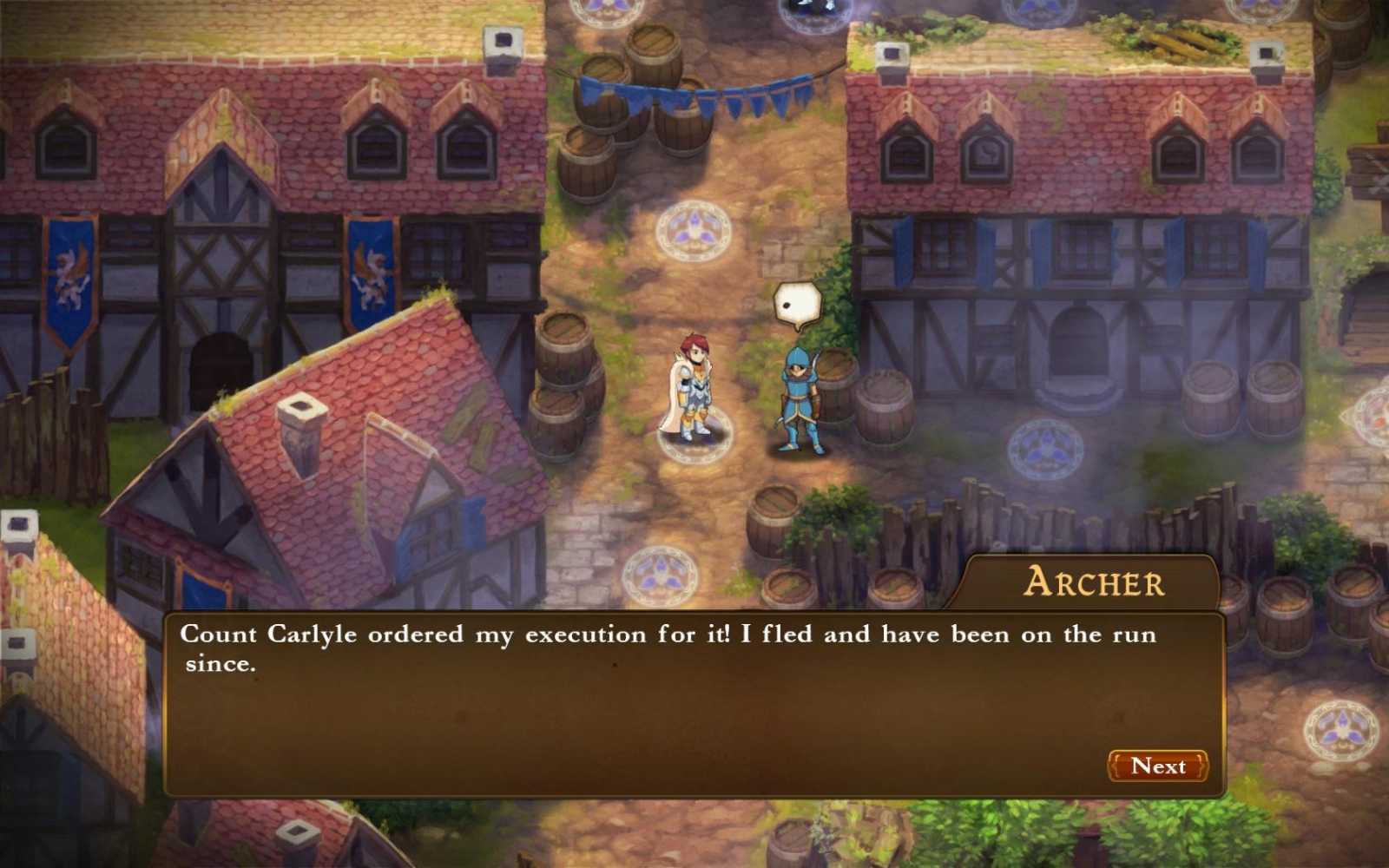Select the white-caped red-haired hero
Viewport: 1389px width, 868px height.
coord(694,391)
